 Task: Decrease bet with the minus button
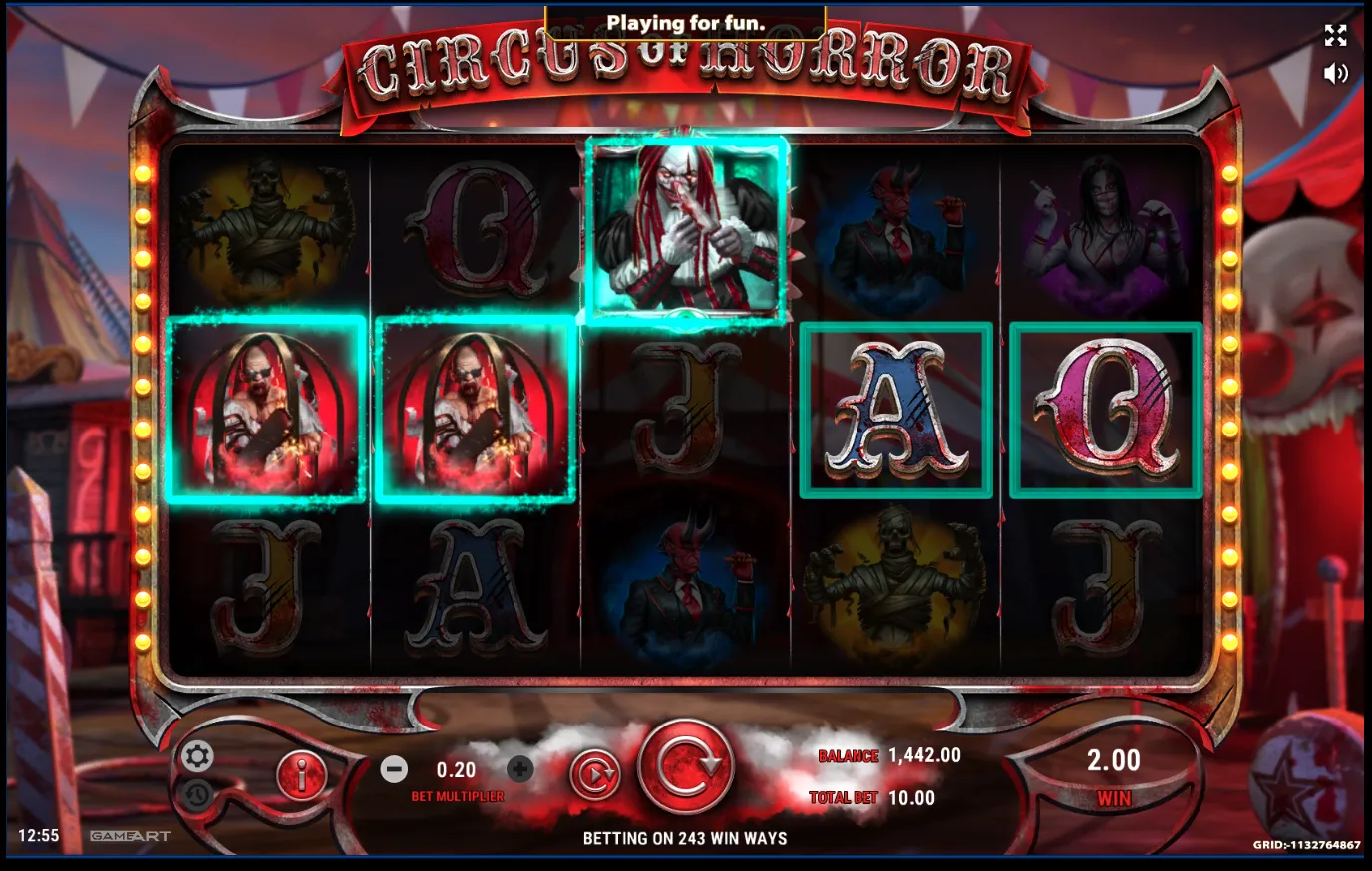point(394,768)
